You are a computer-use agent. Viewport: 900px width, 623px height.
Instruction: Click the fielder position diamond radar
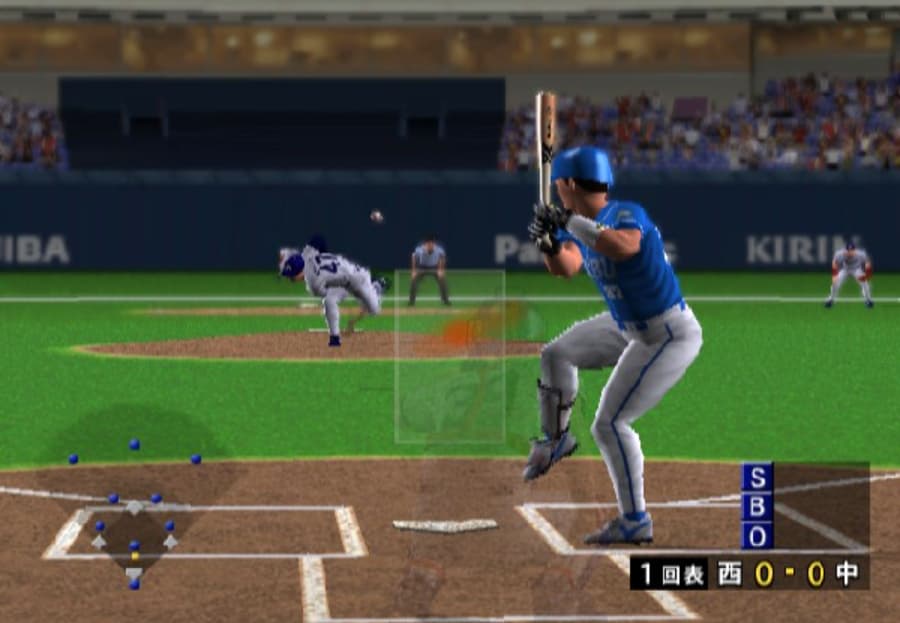134,515
